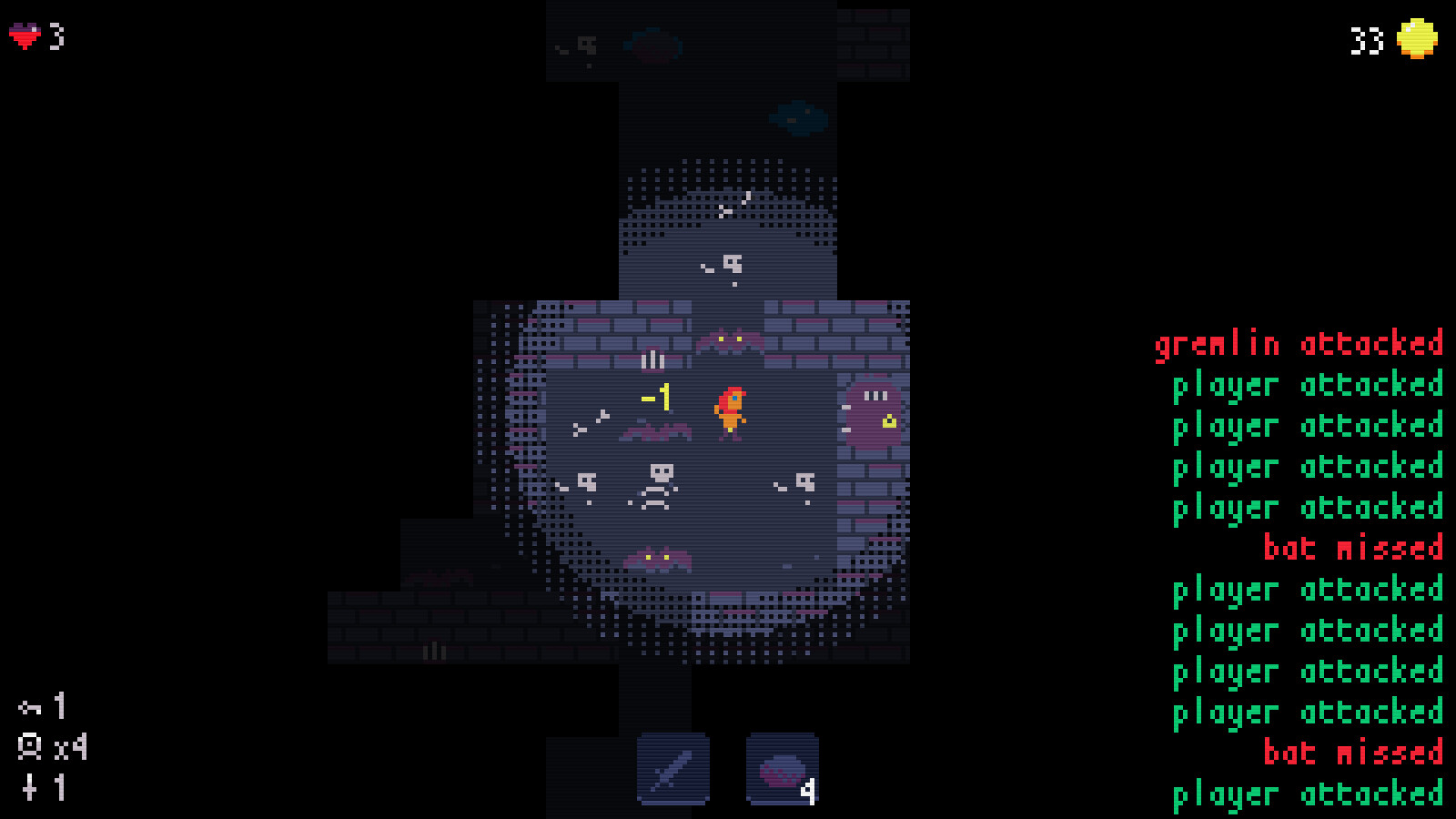Viewport: 1456px width, 819px height.
Task: Click the topmost 'player attacked' log entry
Action: point(1308,385)
